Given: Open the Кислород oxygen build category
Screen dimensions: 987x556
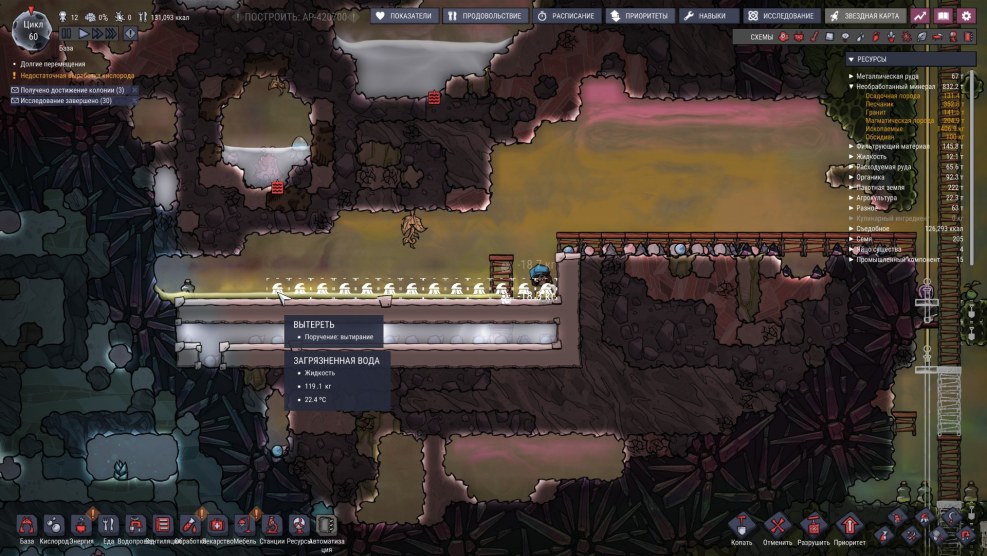Looking at the screenshot, I should point(54,527).
